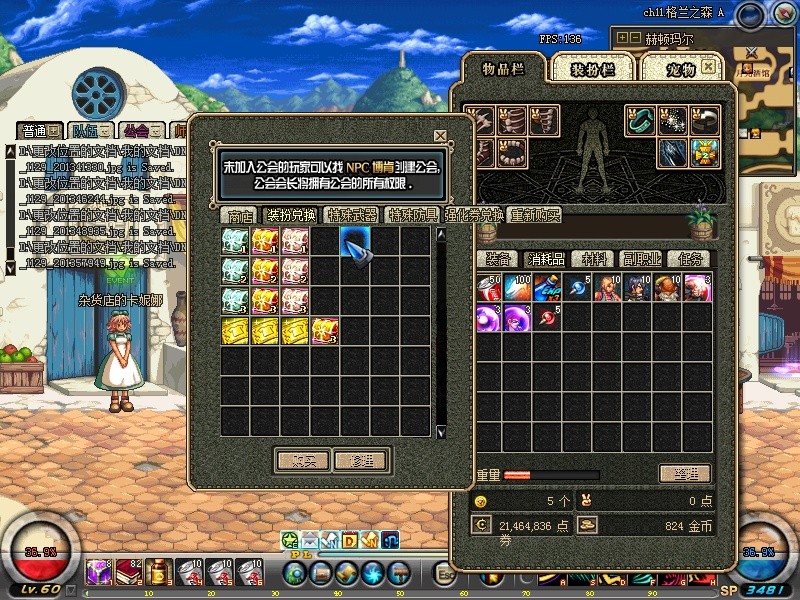Open the 任务 quest items category
Image resolution: width=800 pixels, height=600 pixels.
point(689,259)
